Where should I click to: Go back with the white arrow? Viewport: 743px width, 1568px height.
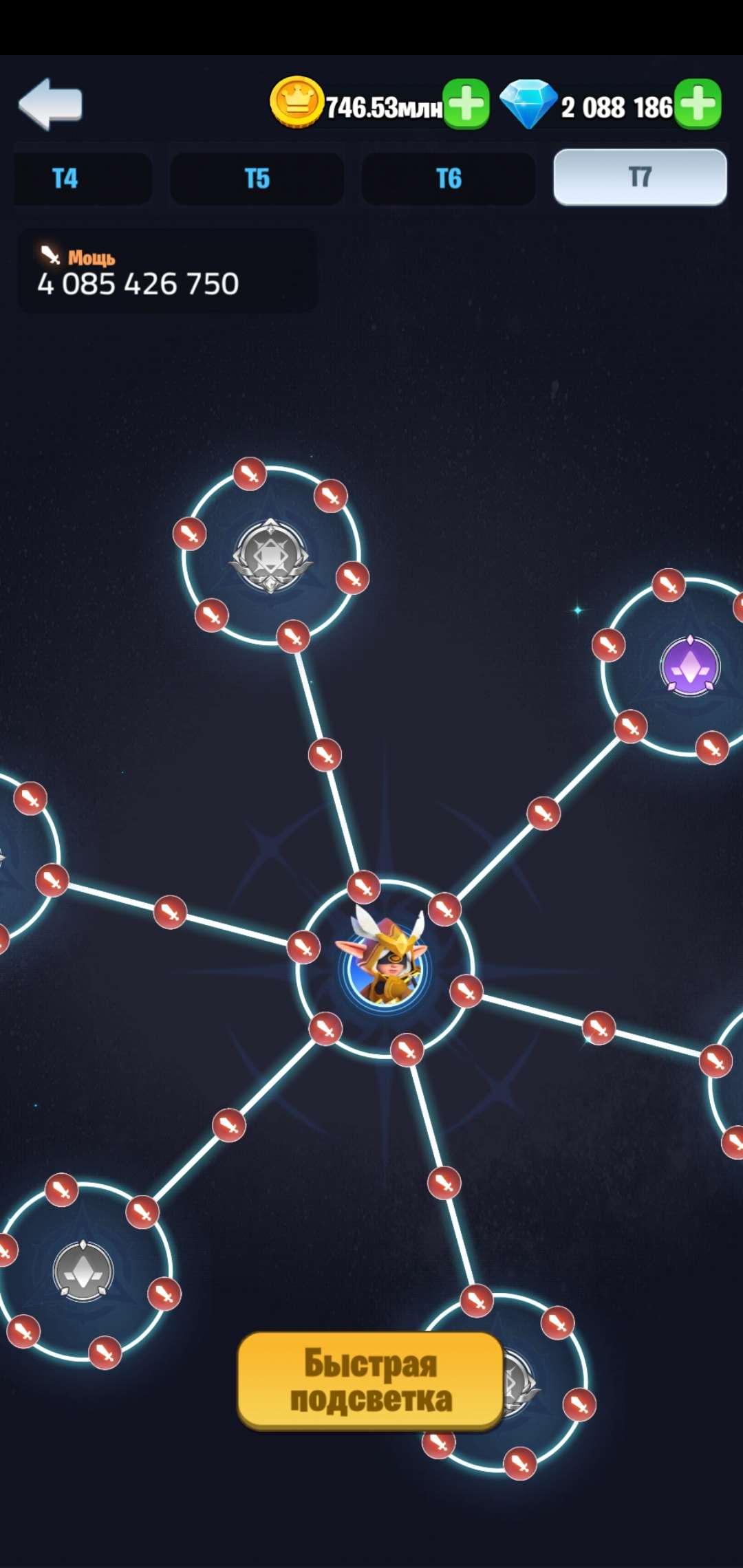(50, 104)
